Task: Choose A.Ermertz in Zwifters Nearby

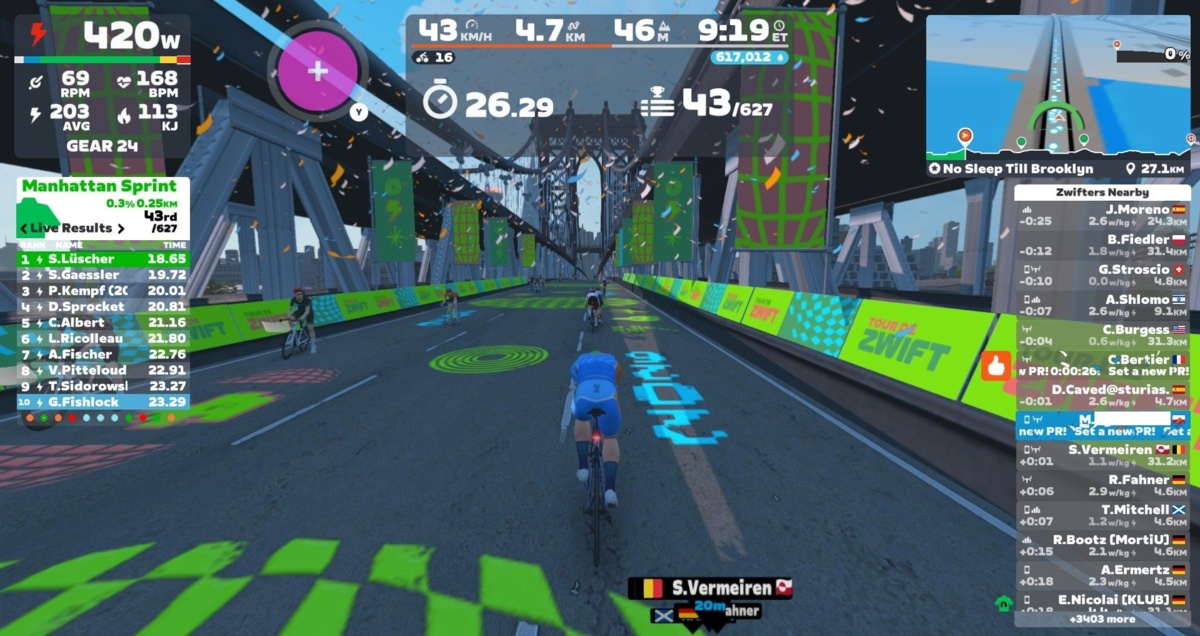Action: click(1102, 575)
